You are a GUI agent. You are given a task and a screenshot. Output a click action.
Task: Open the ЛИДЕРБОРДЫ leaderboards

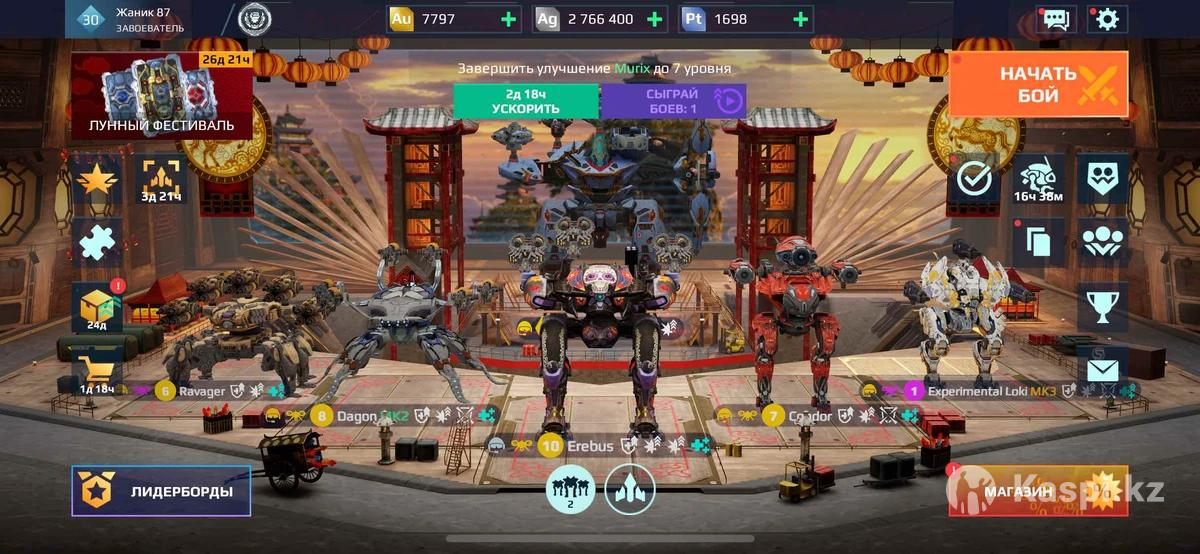(x=161, y=491)
